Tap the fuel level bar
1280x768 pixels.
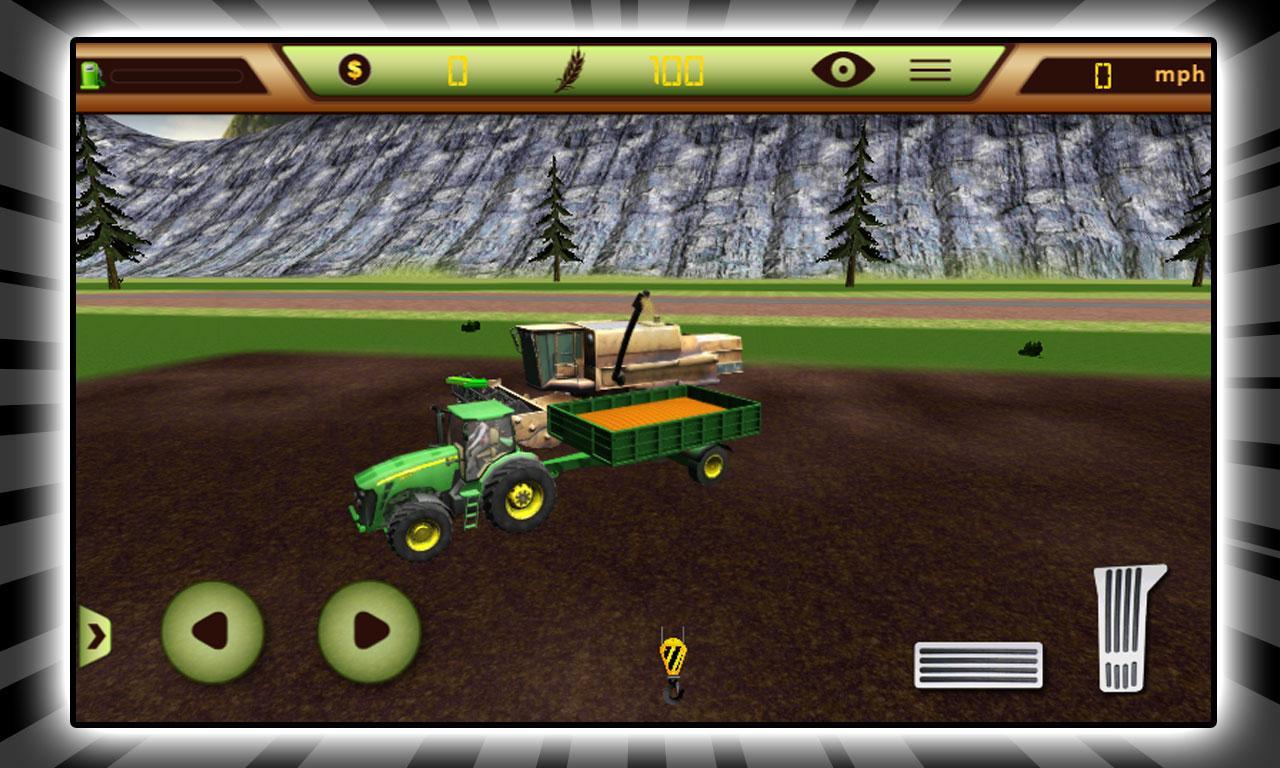pyautogui.click(x=178, y=72)
